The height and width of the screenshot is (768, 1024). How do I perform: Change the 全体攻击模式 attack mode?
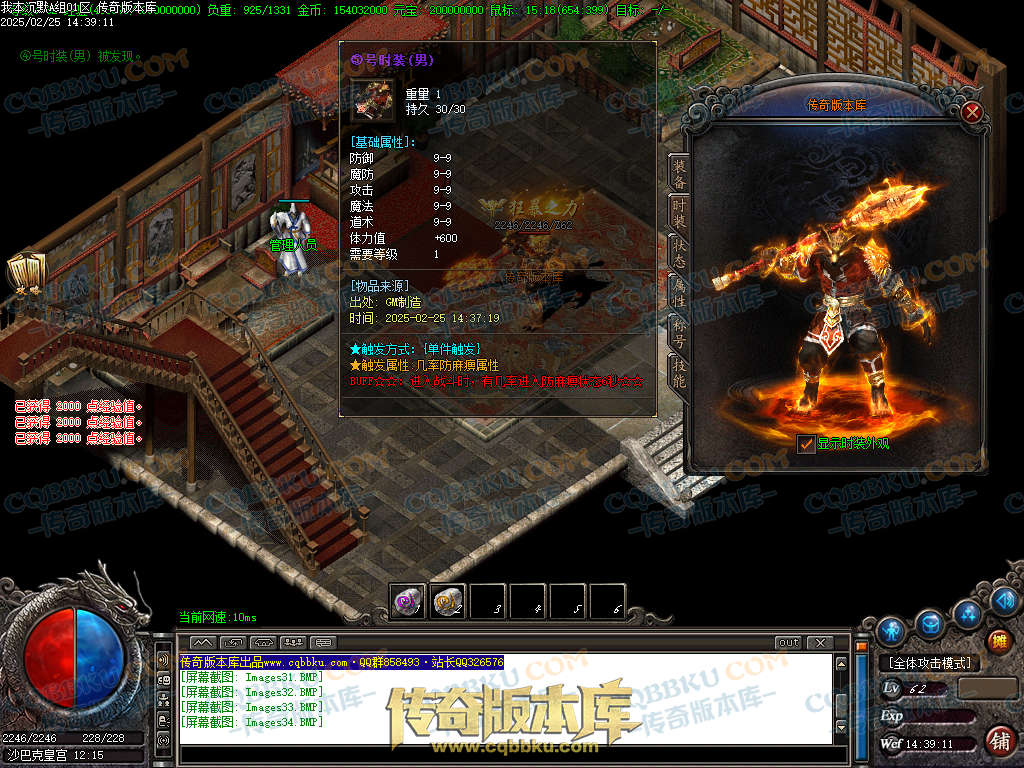click(929, 663)
